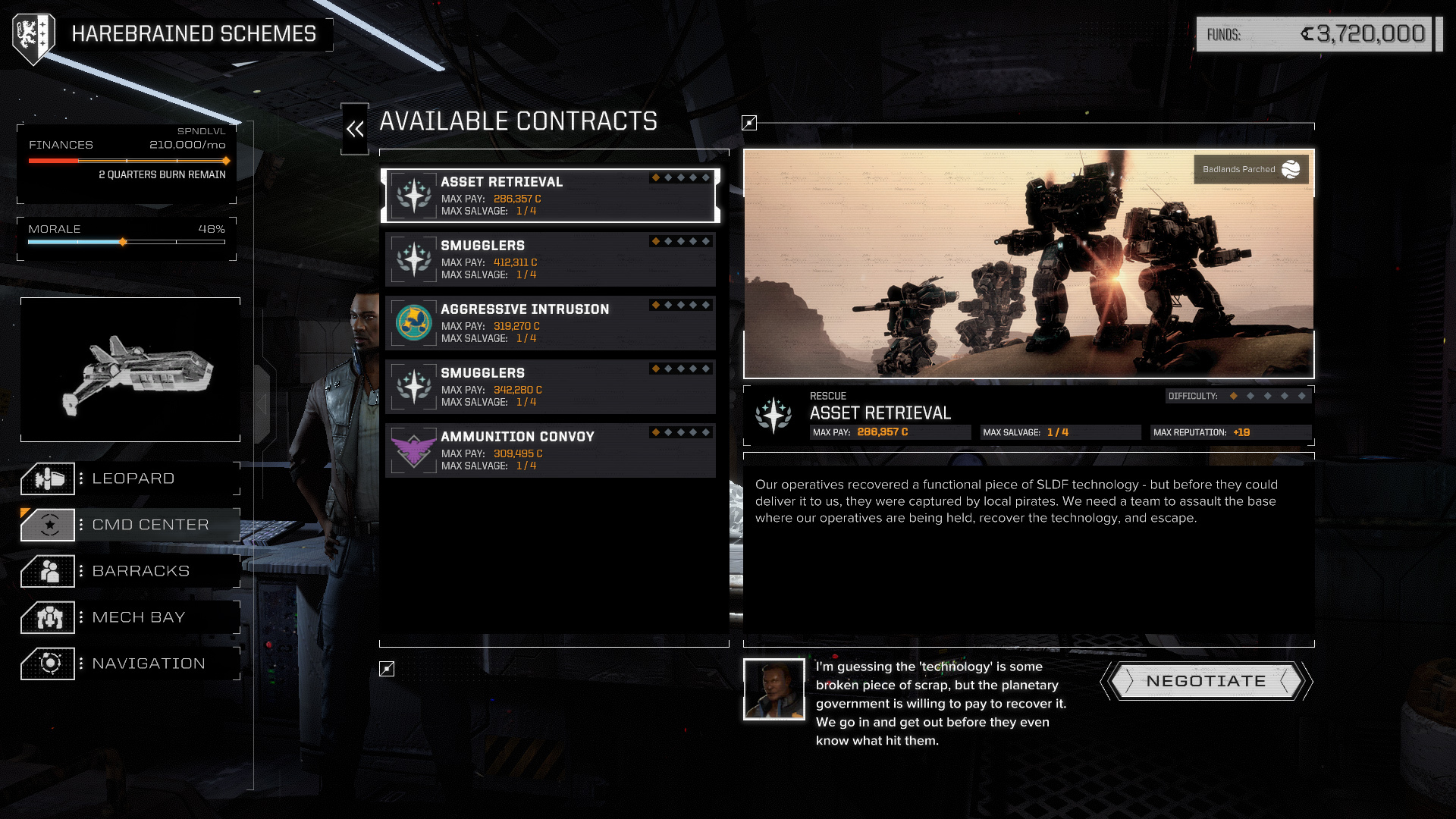Screen dimensions: 1456x819
Task: Click the Cmd Center icon
Action: point(49,525)
